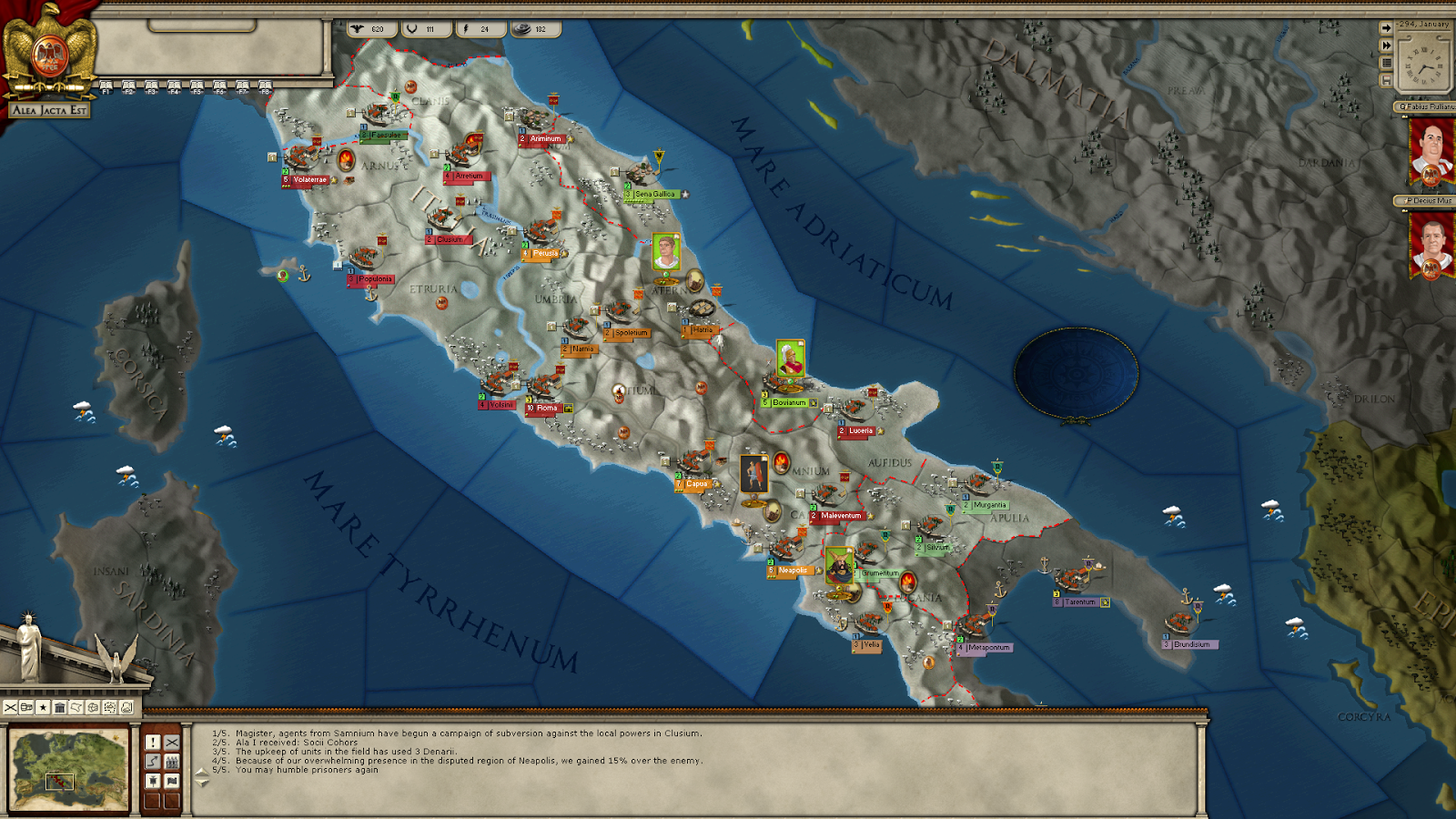Select the movement arrow message filter icon
This screenshot has height=819, width=1456.
click(153, 761)
